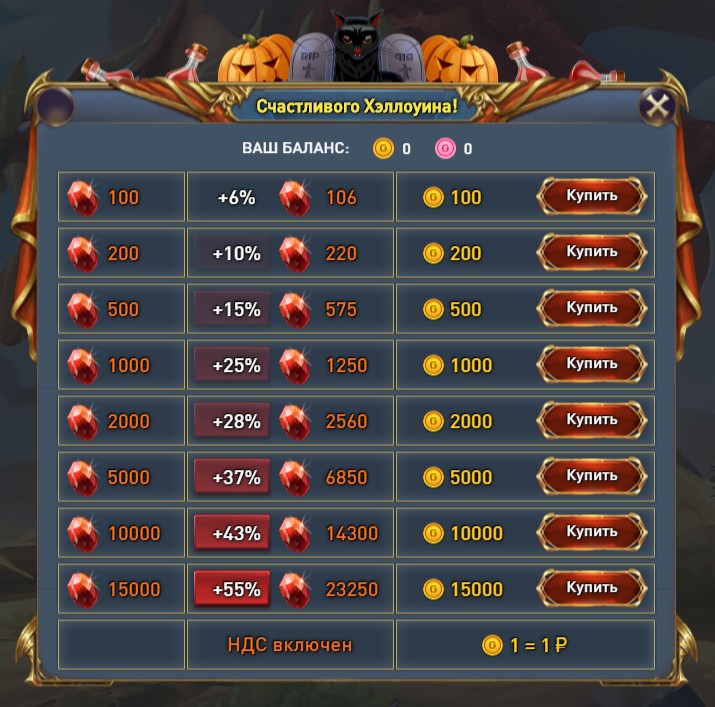Purchase the 23250 rubies pack for 15000 coins
The height and width of the screenshot is (707, 715).
point(592,589)
